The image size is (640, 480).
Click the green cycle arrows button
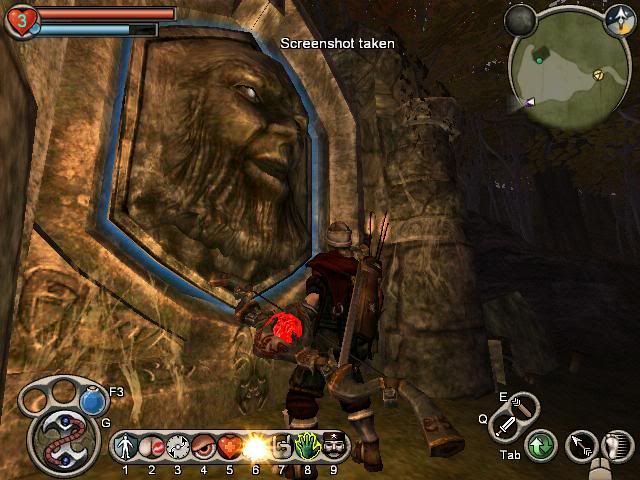pyautogui.click(x=541, y=445)
